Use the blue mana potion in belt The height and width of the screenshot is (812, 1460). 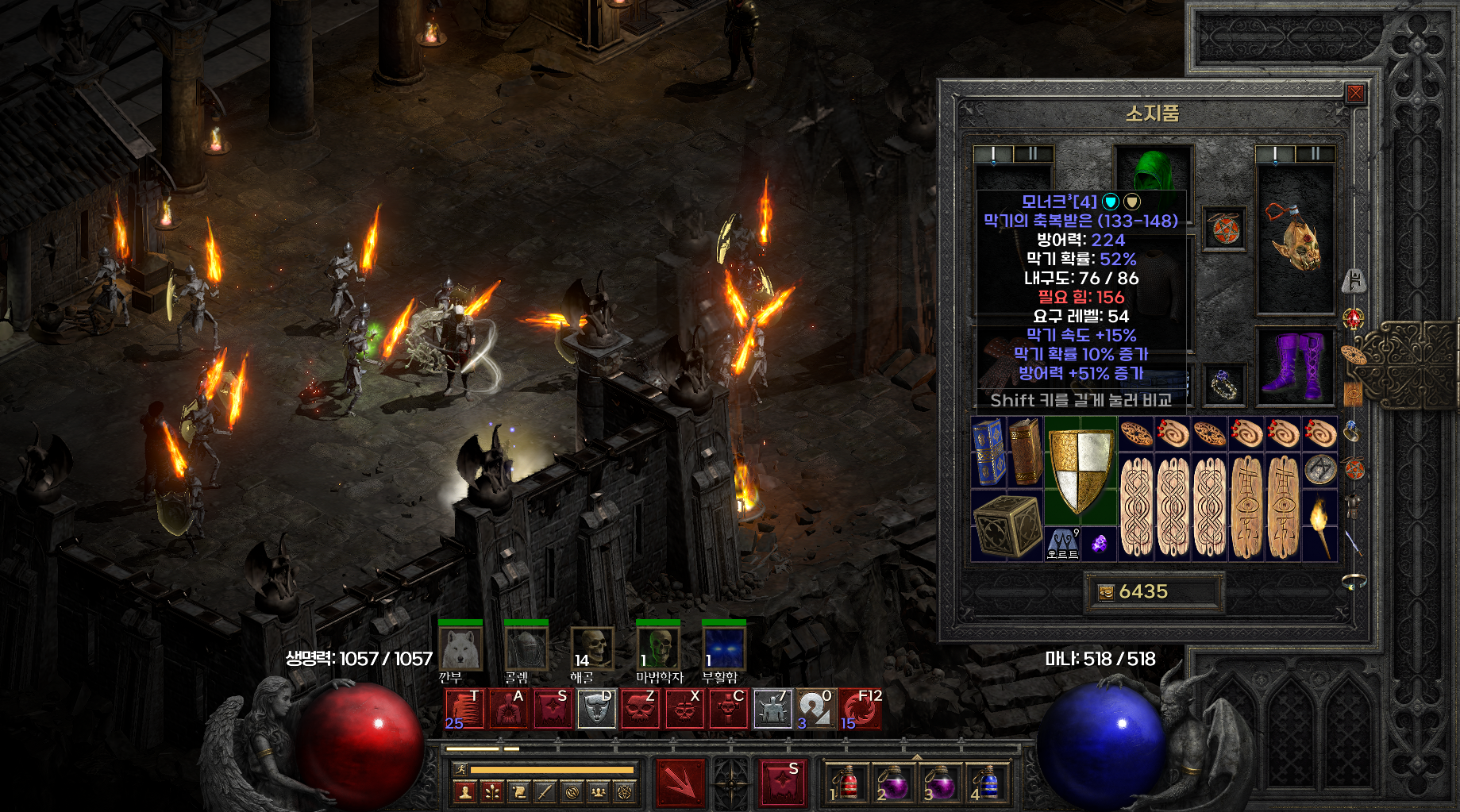tap(986, 783)
